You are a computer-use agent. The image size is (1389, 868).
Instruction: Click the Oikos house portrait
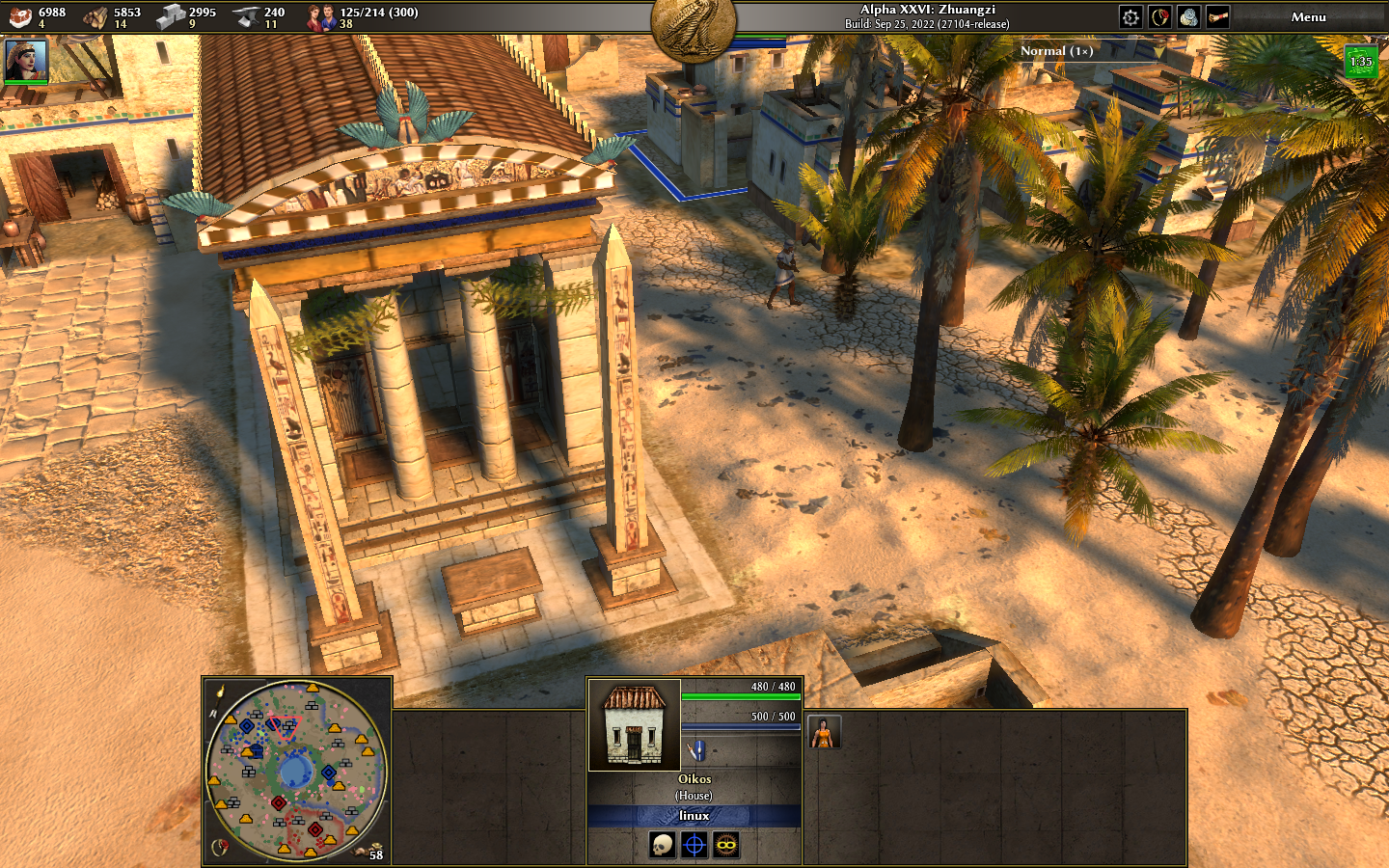(x=634, y=725)
